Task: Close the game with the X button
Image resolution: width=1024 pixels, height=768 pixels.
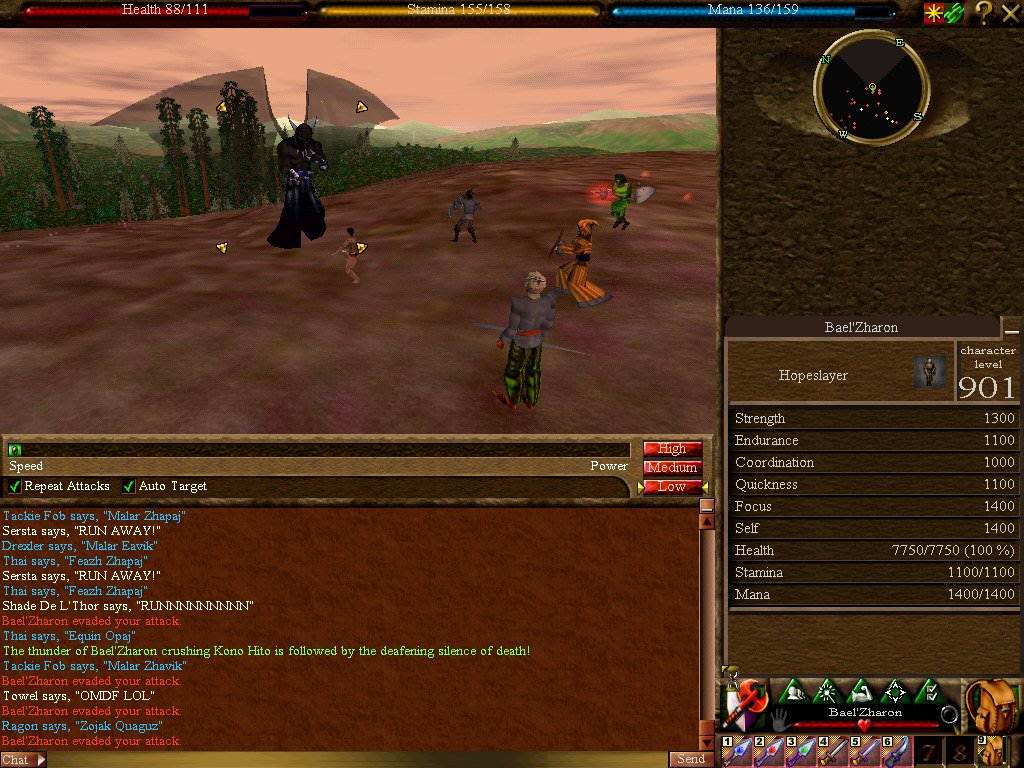Action: tap(1010, 12)
